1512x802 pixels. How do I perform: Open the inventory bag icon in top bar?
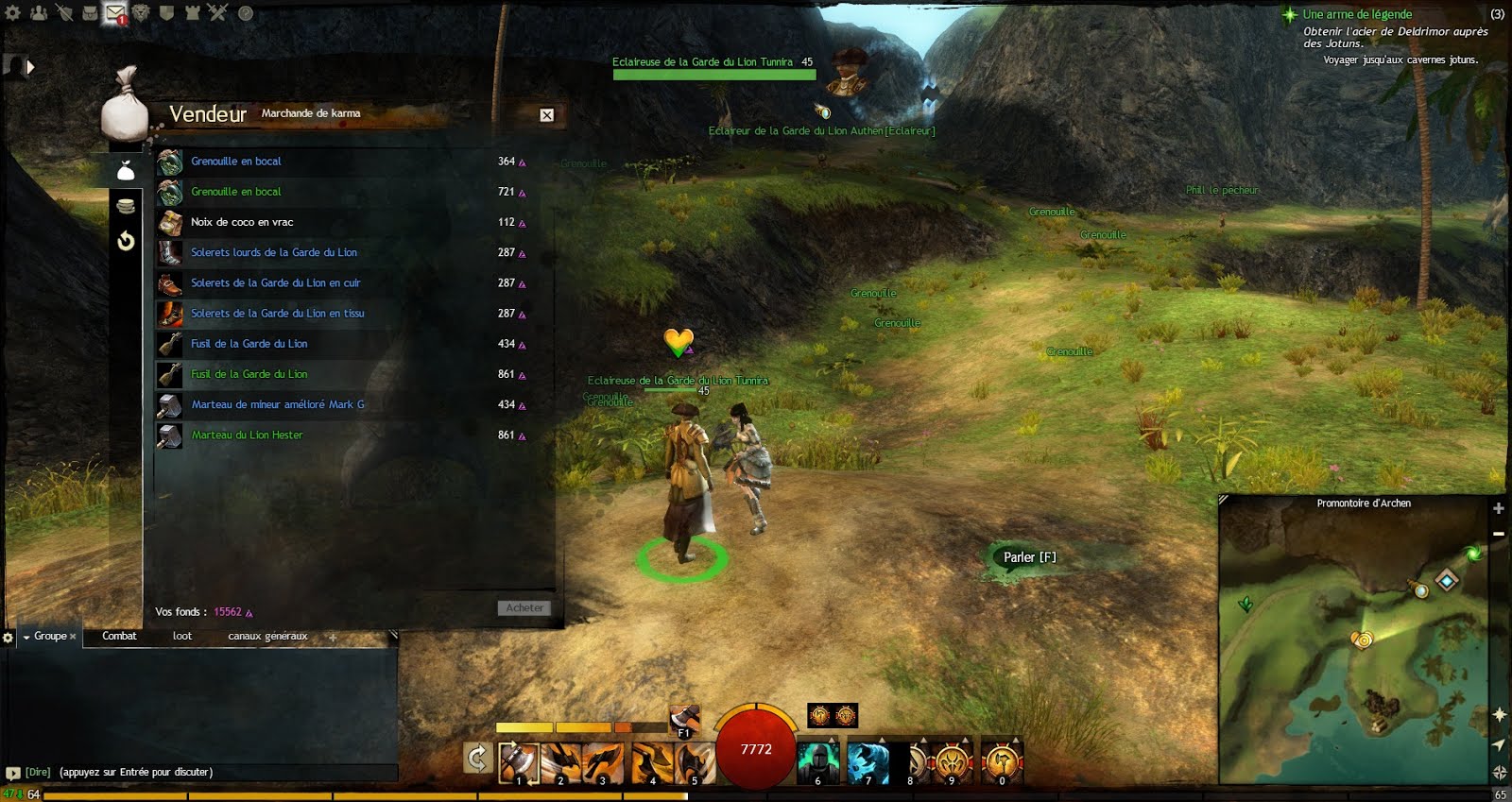click(x=90, y=13)
